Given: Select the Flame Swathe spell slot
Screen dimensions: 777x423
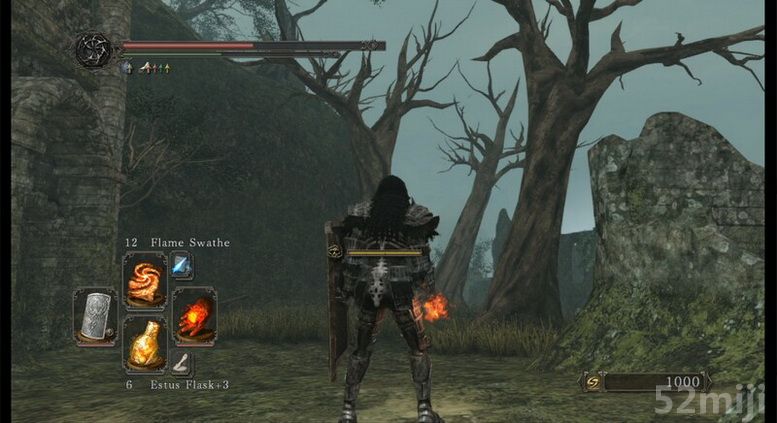Looking at the screenshot, I should click(145, 280).
